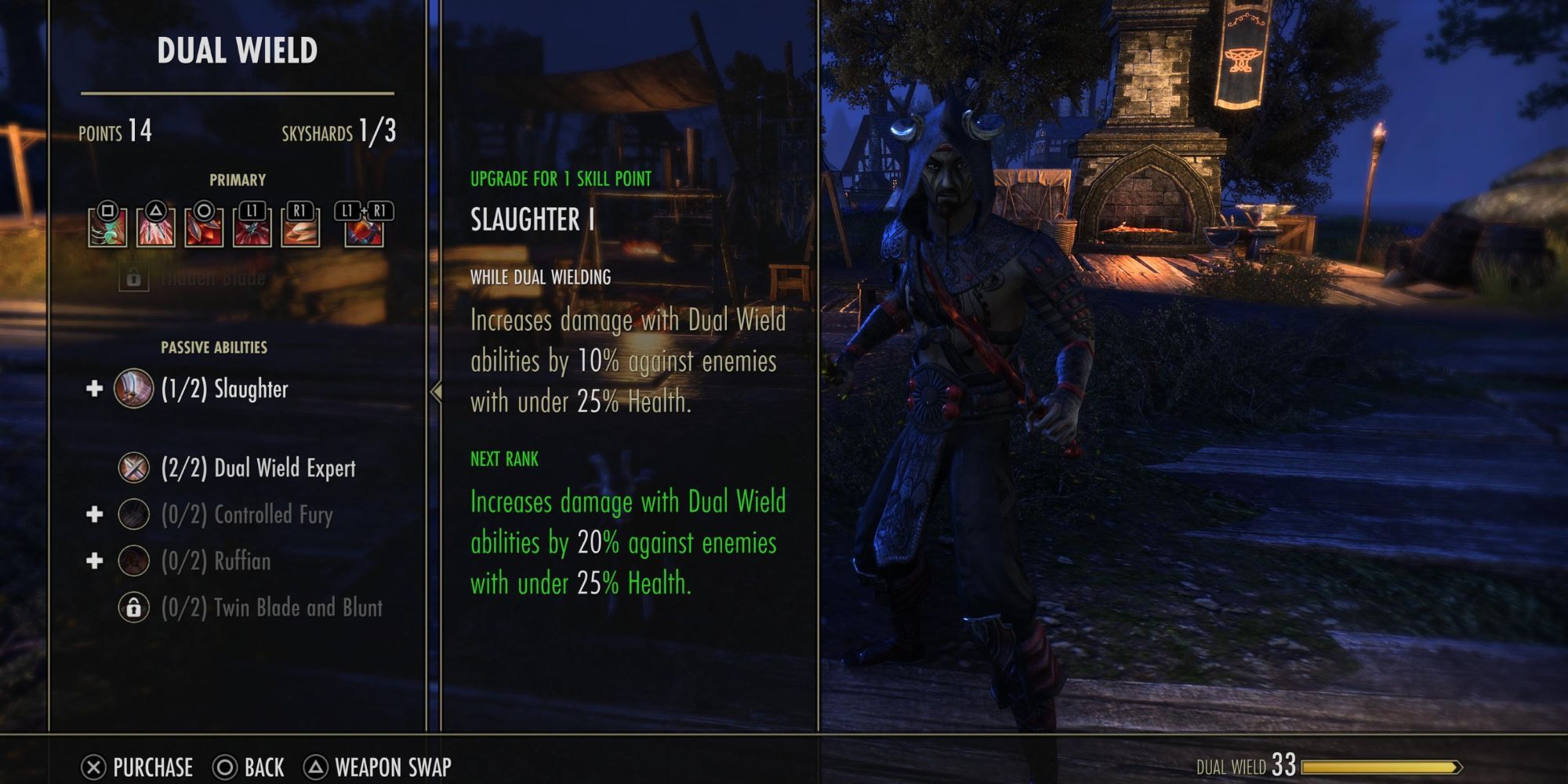Select the L1+R1 ultimate ability icon
The image size is (1568, 784).
[x=364, y=225]
